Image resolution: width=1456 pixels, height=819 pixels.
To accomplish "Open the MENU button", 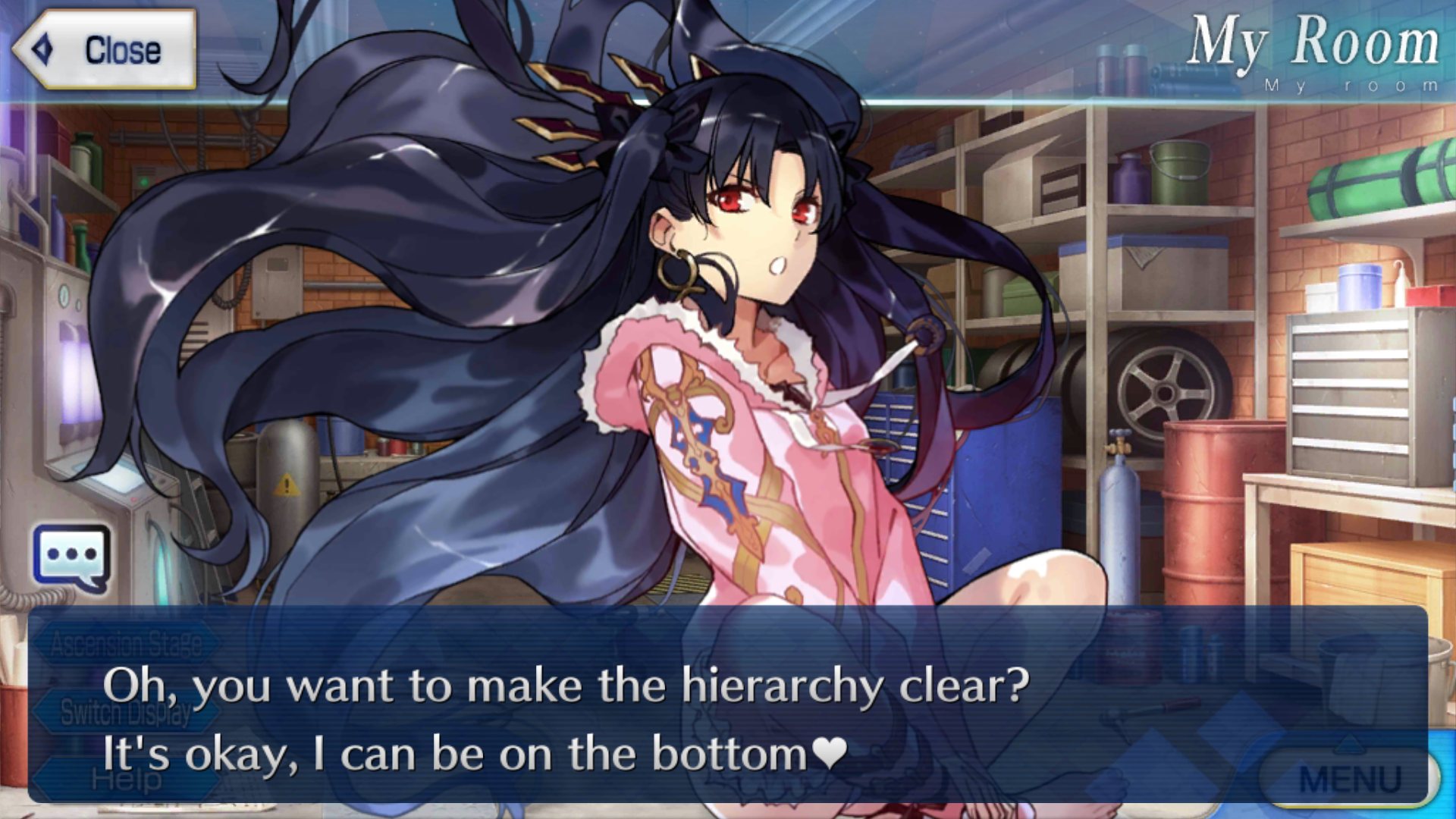I will pyautogui.click(x=1350, y=780).
